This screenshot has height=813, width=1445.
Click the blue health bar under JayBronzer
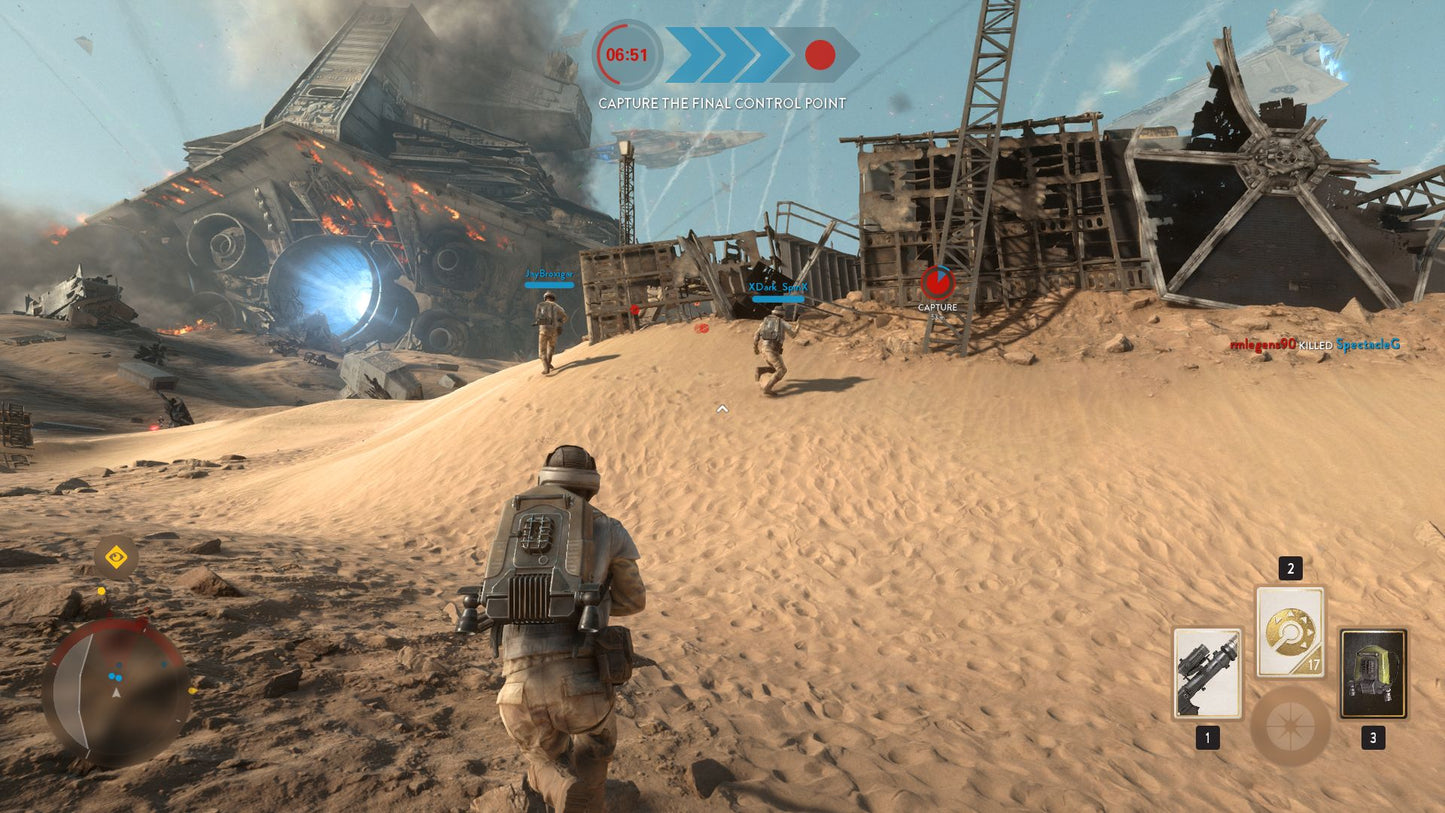[x=548, y=284]
